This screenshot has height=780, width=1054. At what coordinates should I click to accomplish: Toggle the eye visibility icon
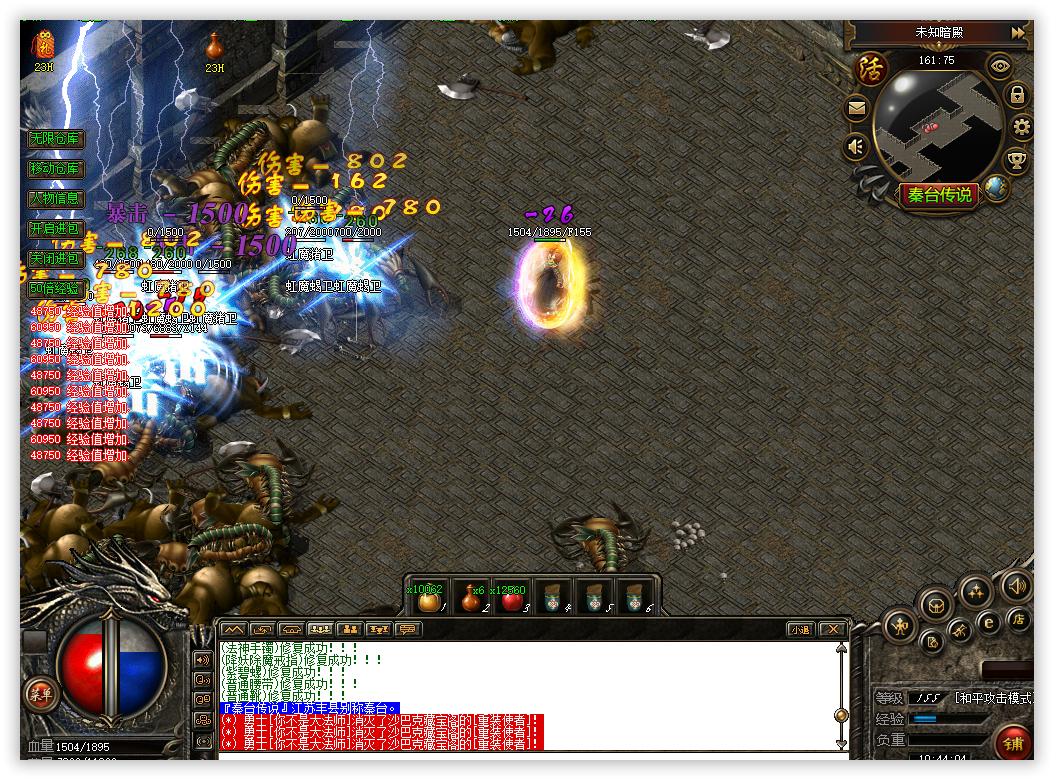(x=999, y=67)
